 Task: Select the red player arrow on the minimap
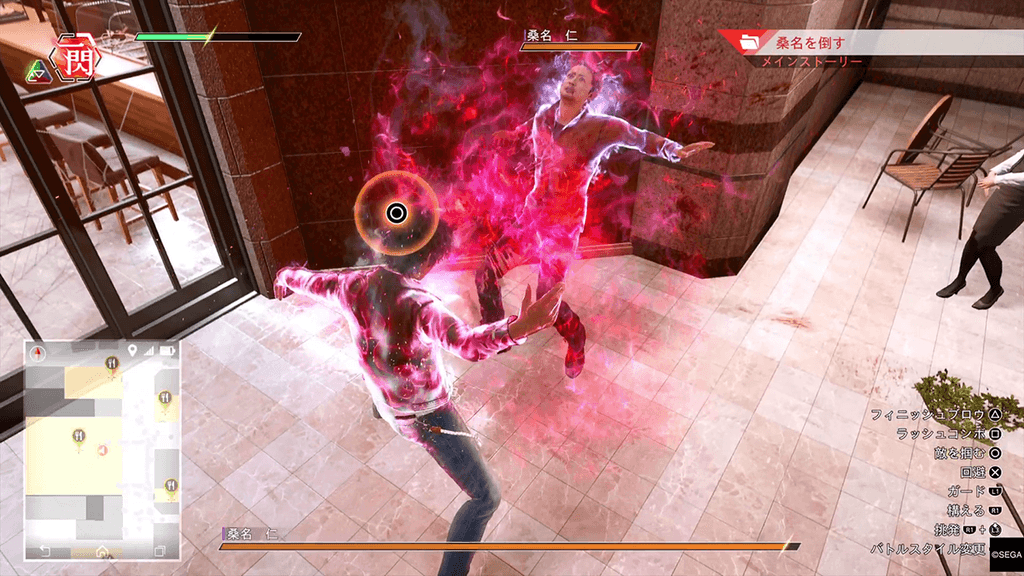point(102,451)
